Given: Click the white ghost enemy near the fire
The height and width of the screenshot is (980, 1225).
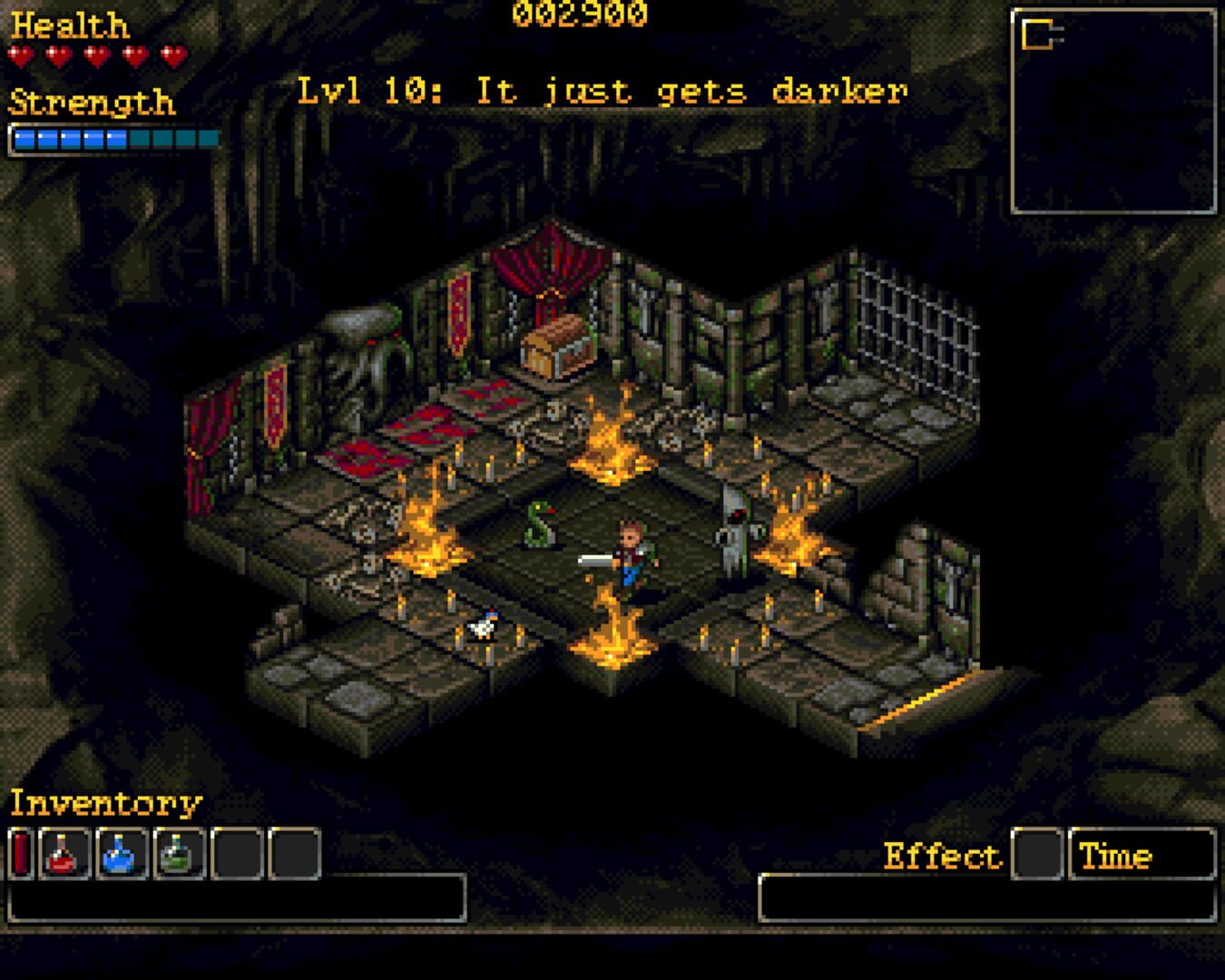Looking at the screenshot, I should coord(732,530).
